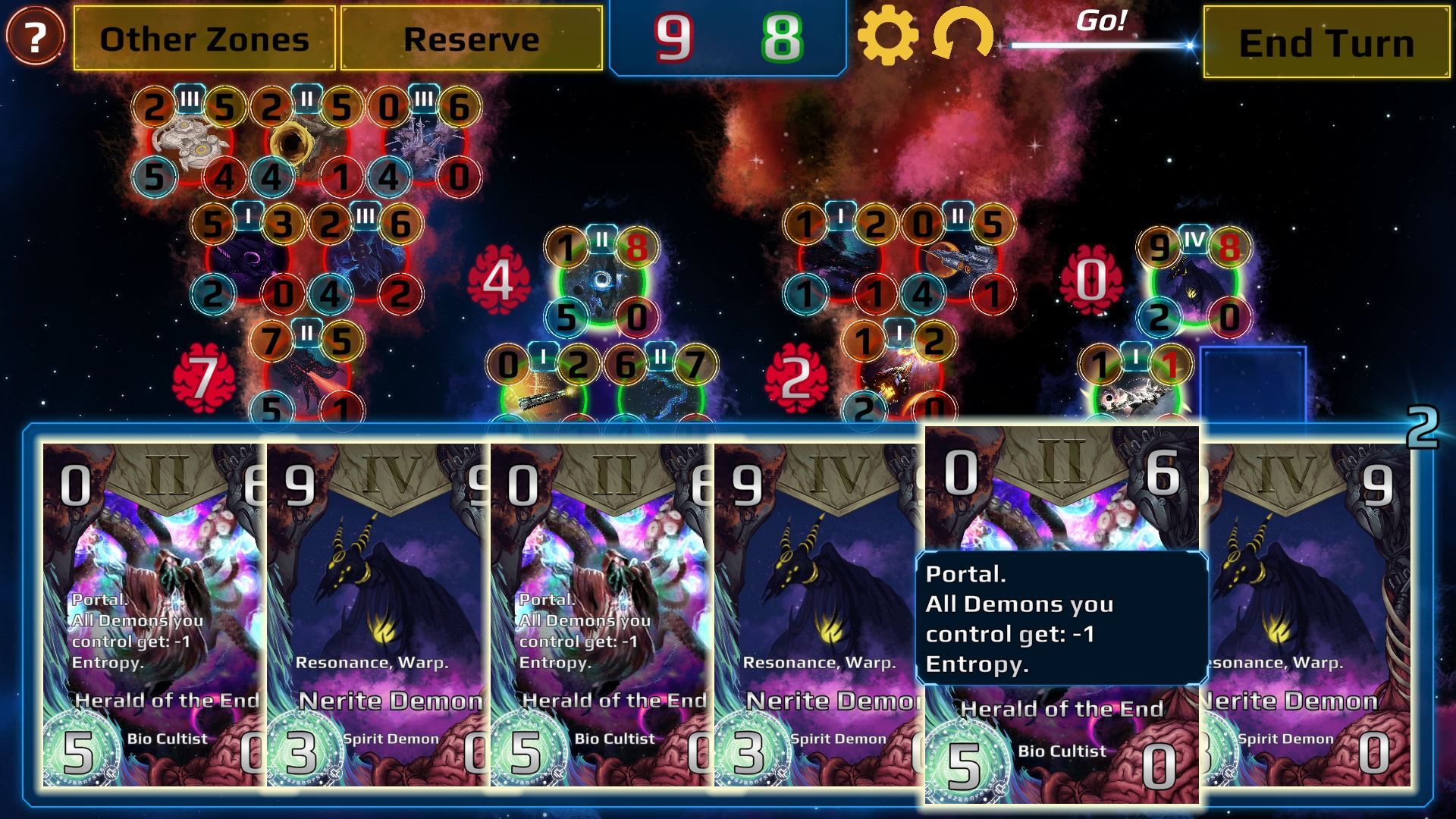Viewport: 1456px width, 819px height.
Task: Click the yellow undo arrow
Action: 962,36
